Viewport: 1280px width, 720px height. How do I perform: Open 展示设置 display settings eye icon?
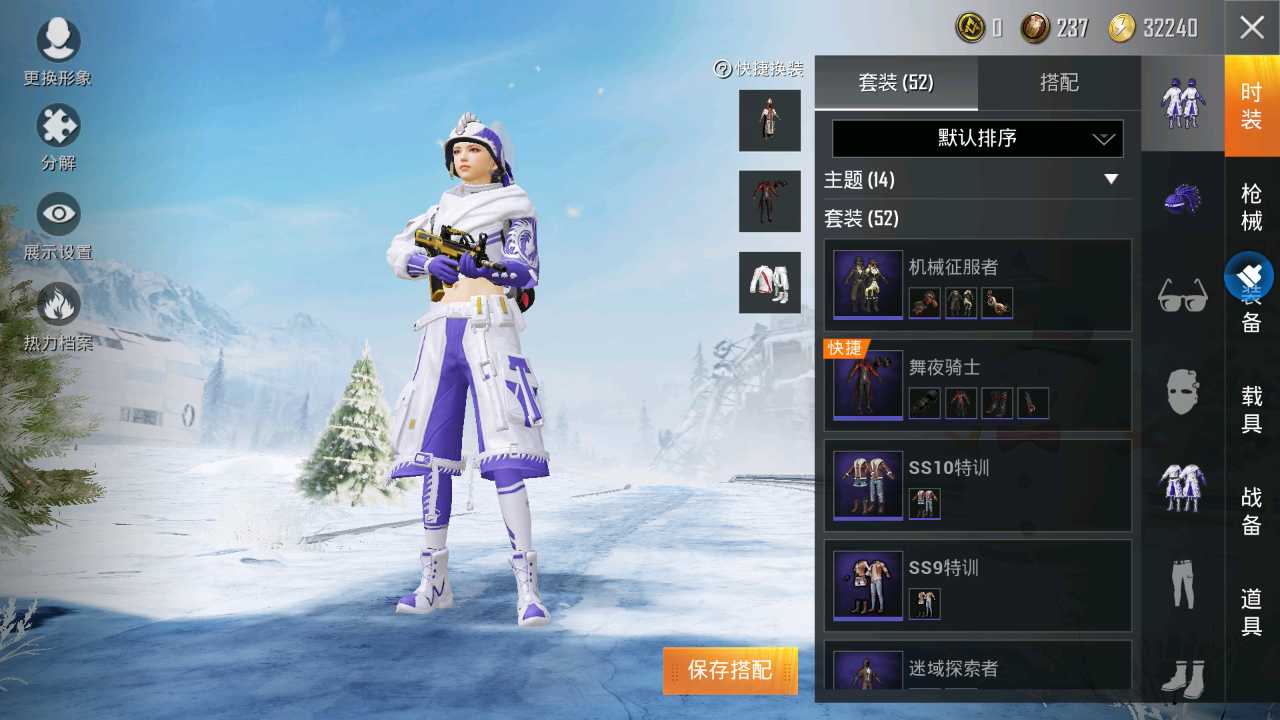[x=57, y=213]
